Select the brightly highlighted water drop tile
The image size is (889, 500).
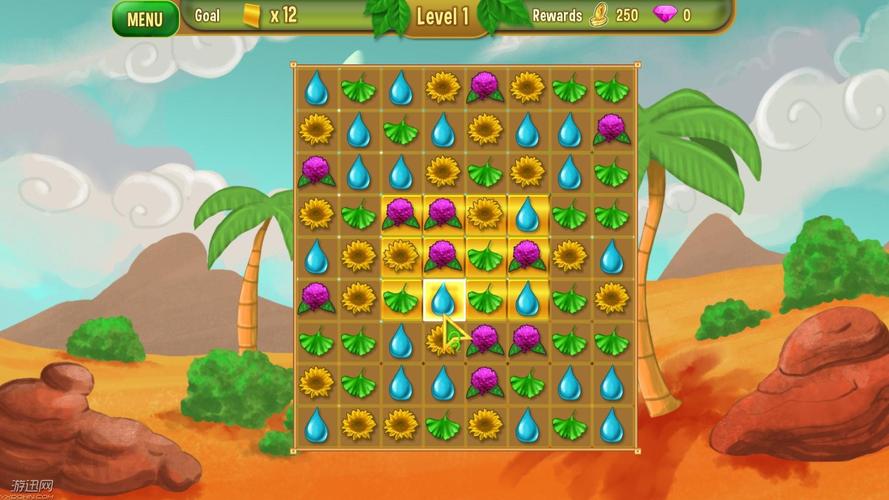click(x=442, y=298)
